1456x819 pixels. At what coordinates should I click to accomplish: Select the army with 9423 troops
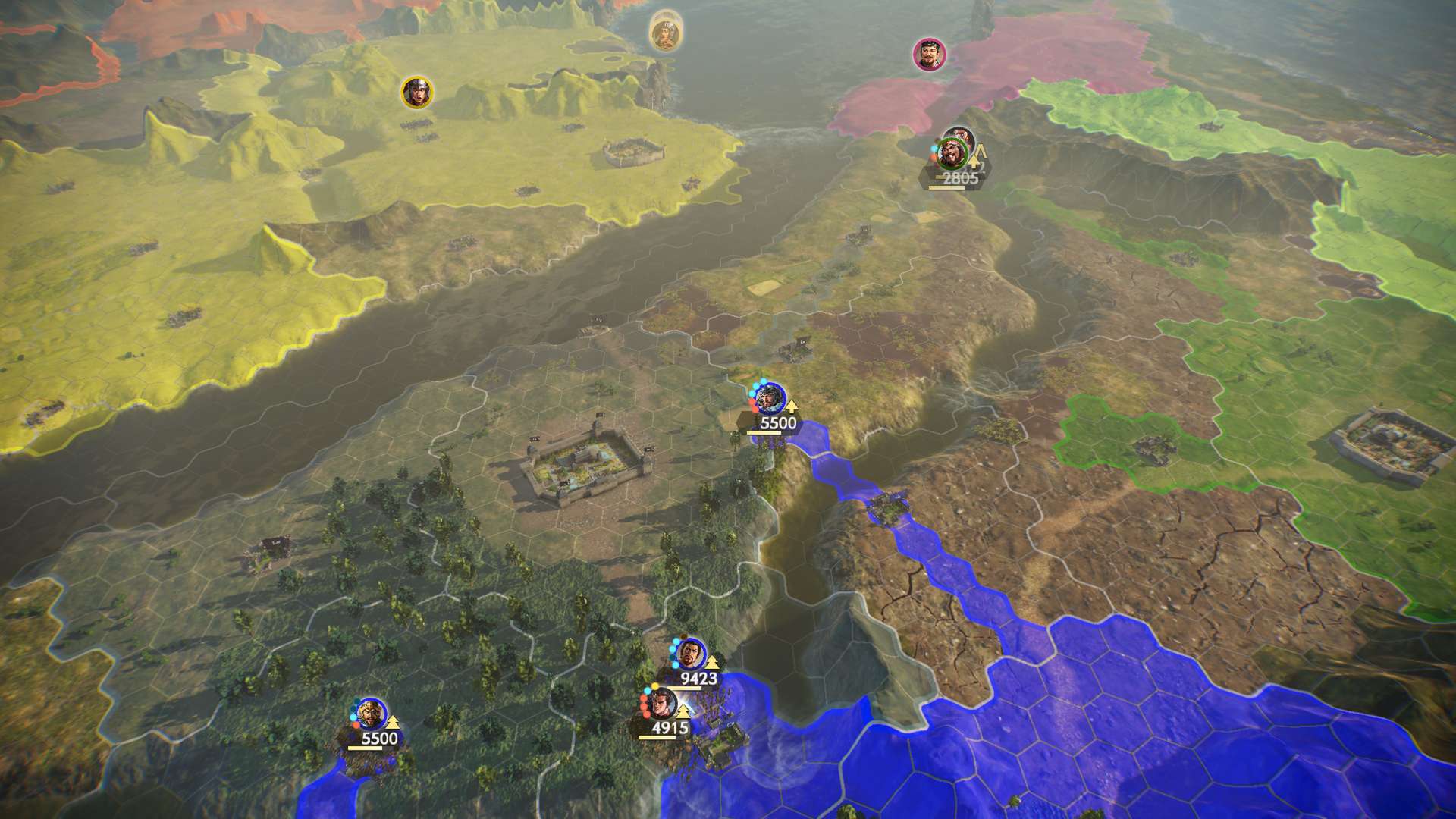click(690, 654)
